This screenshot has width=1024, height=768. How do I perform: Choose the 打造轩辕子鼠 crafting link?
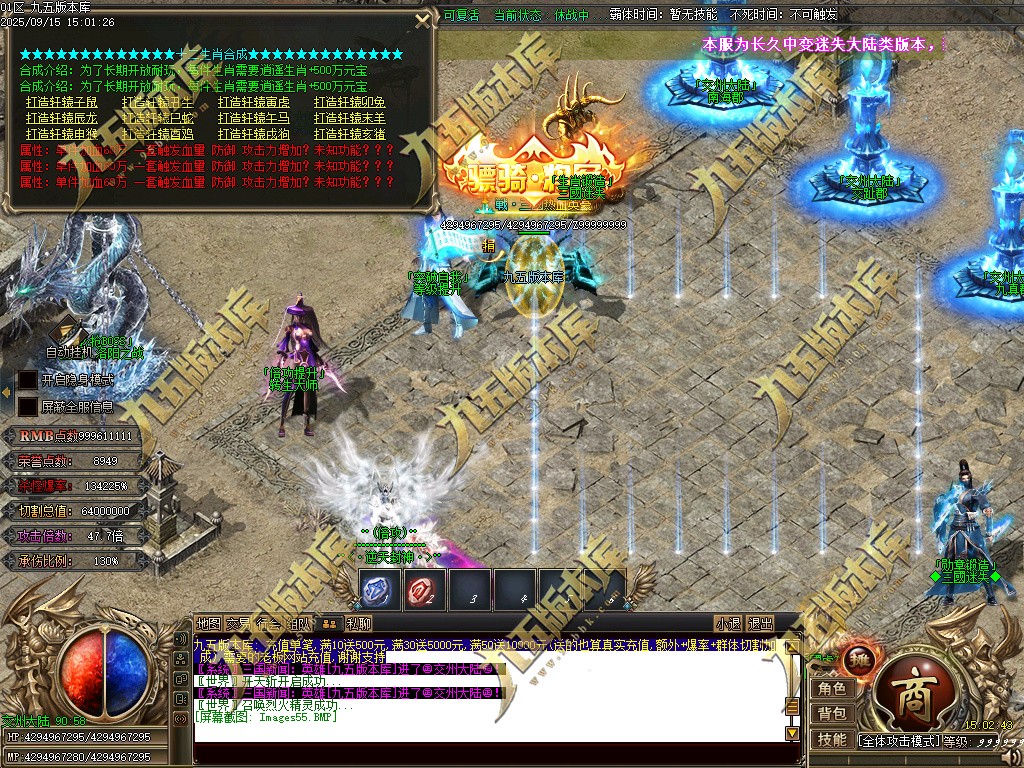62,102
